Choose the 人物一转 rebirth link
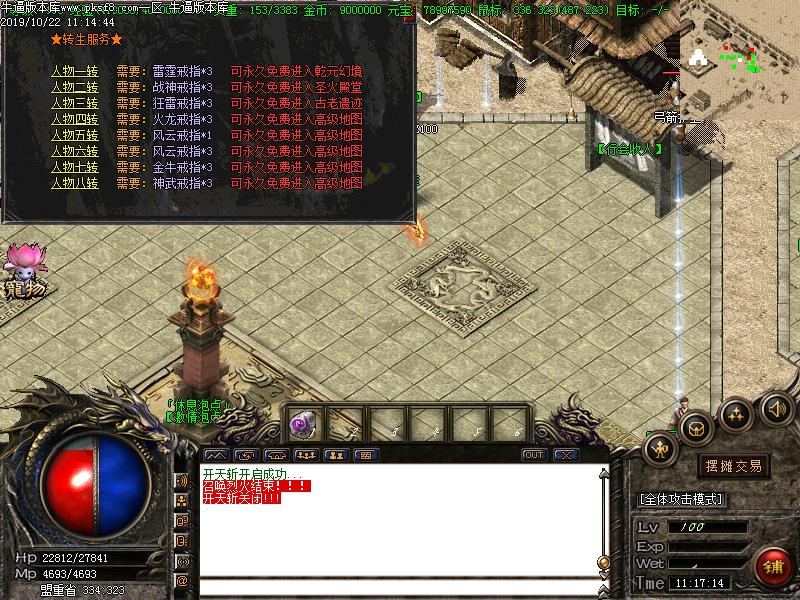Viewport: 800px width, 600px height. coord(75,72)
